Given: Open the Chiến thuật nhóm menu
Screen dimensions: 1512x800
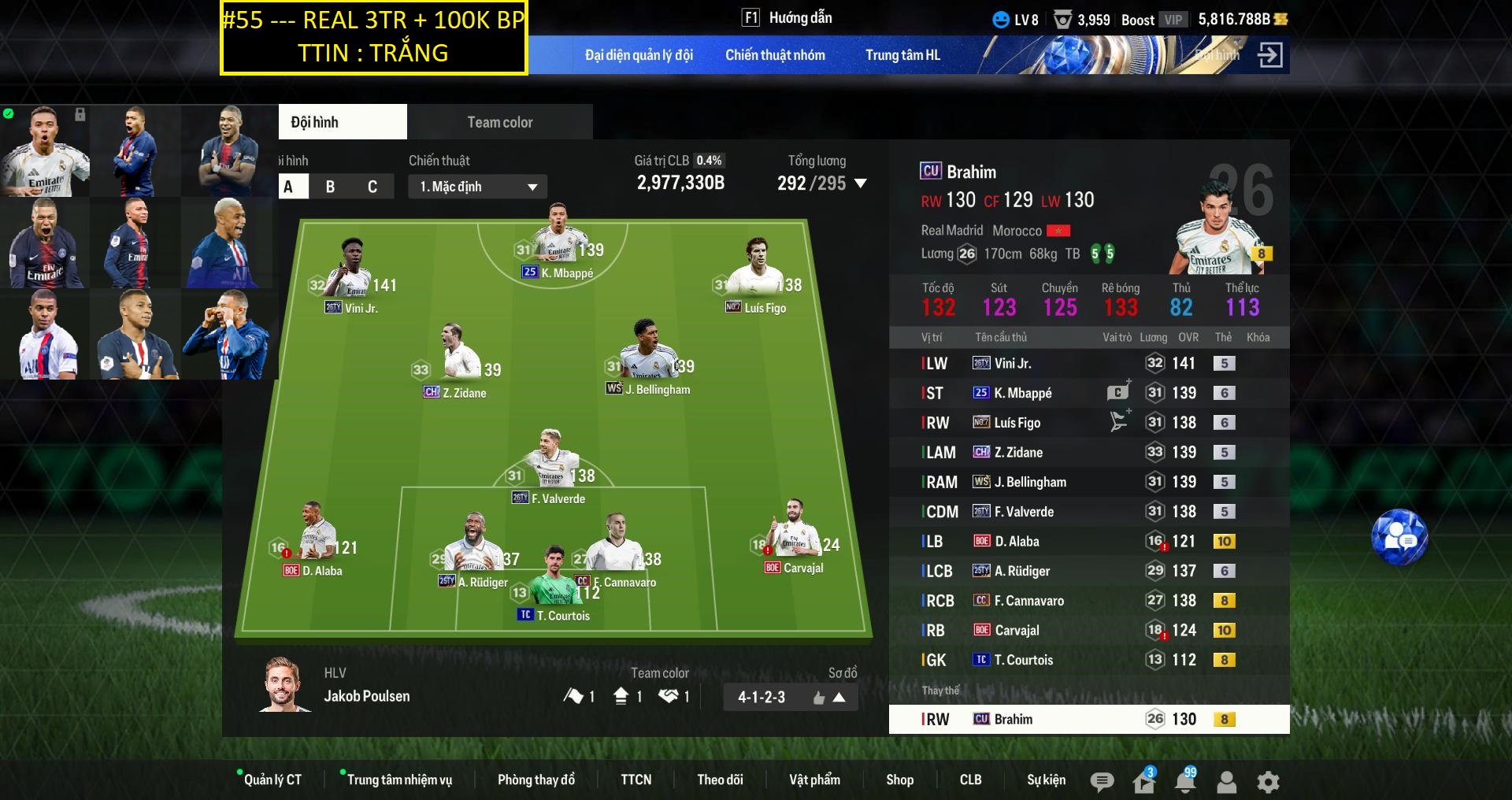Looking at the screenshot, I should tap(775, 55).
